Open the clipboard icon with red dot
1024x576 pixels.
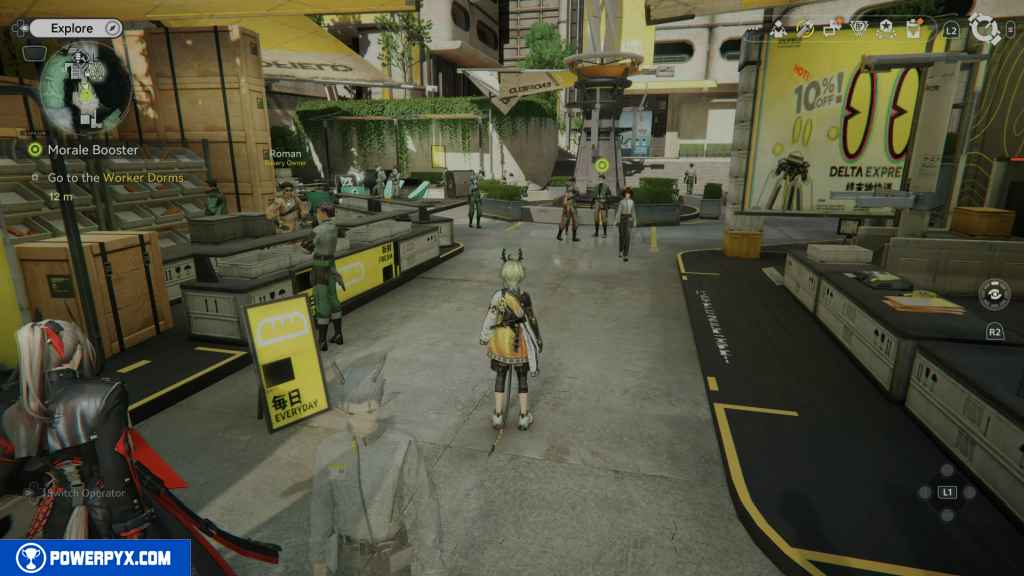914,29
